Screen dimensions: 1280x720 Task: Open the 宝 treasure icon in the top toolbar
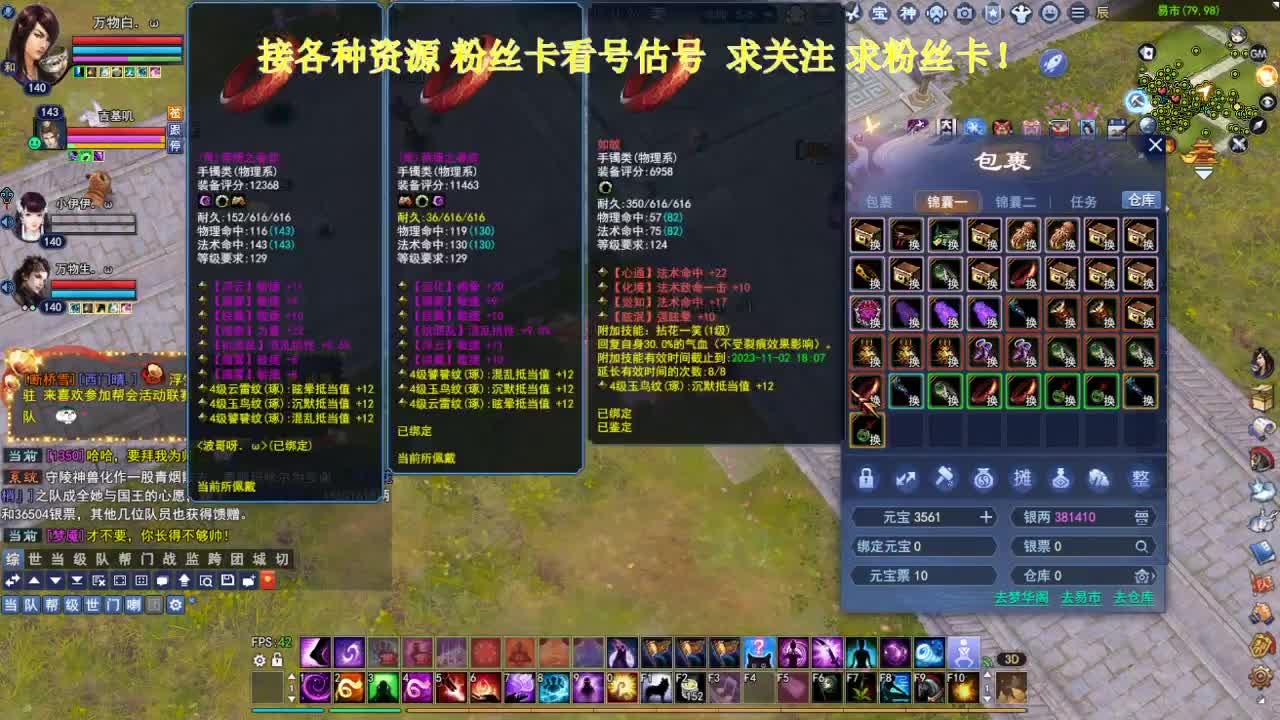pyautogui.click(x=880, y=13)
